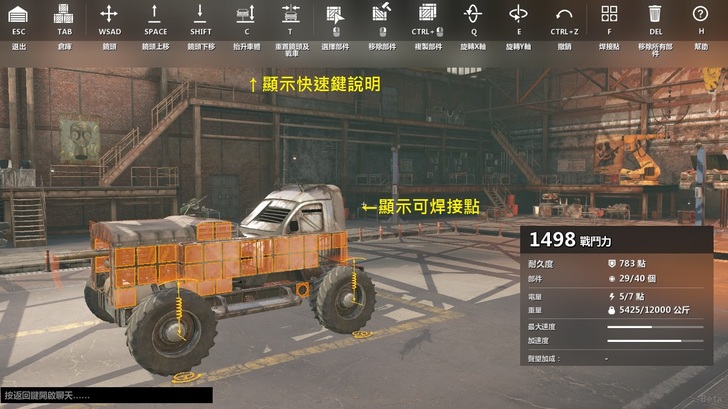The image size is (728, 409).
Task: Move the camera down (鏡頭下移)
Action: pyautogui.click(x=200, y=14)
